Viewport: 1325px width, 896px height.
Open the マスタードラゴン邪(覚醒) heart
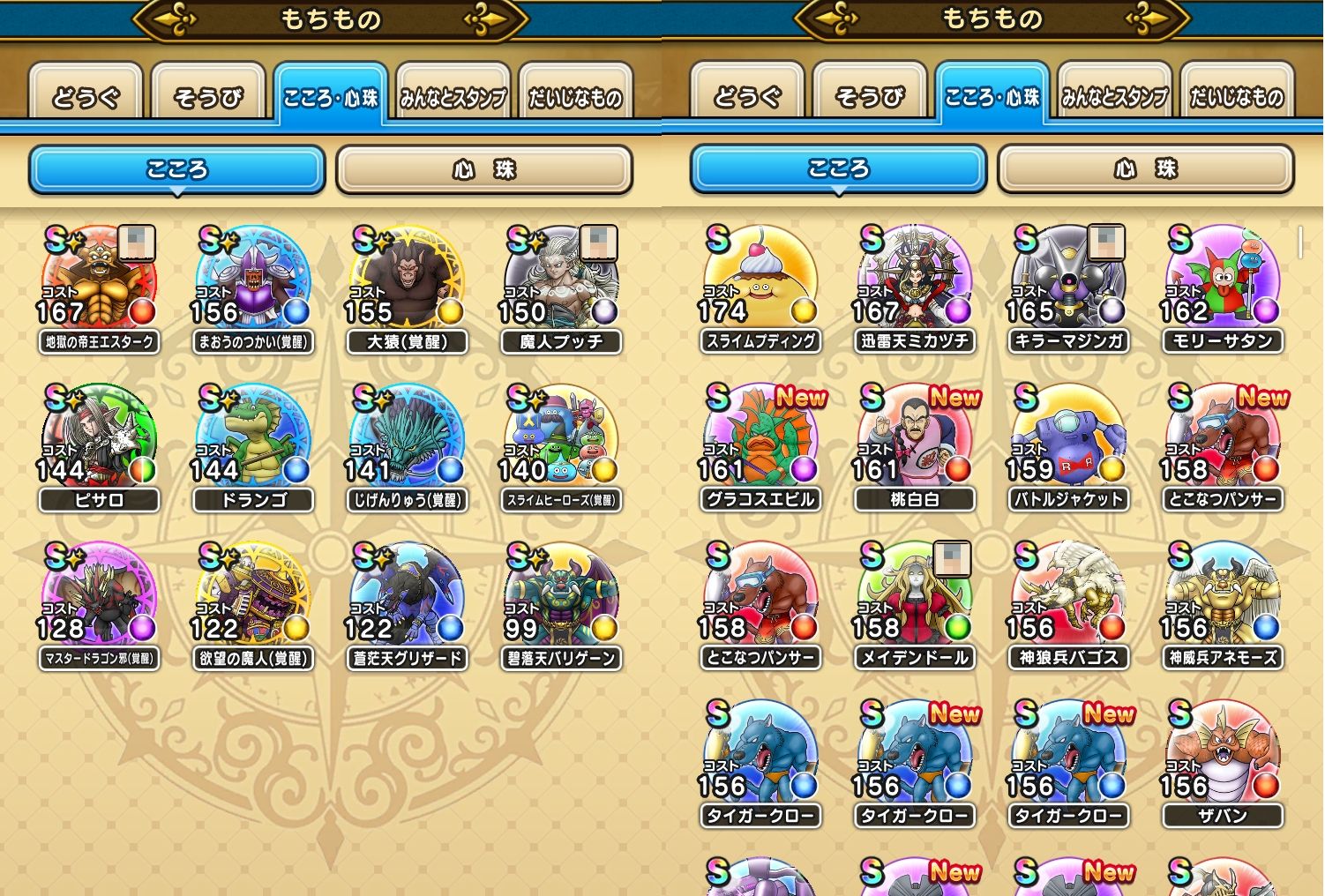(x=99, y=597)
